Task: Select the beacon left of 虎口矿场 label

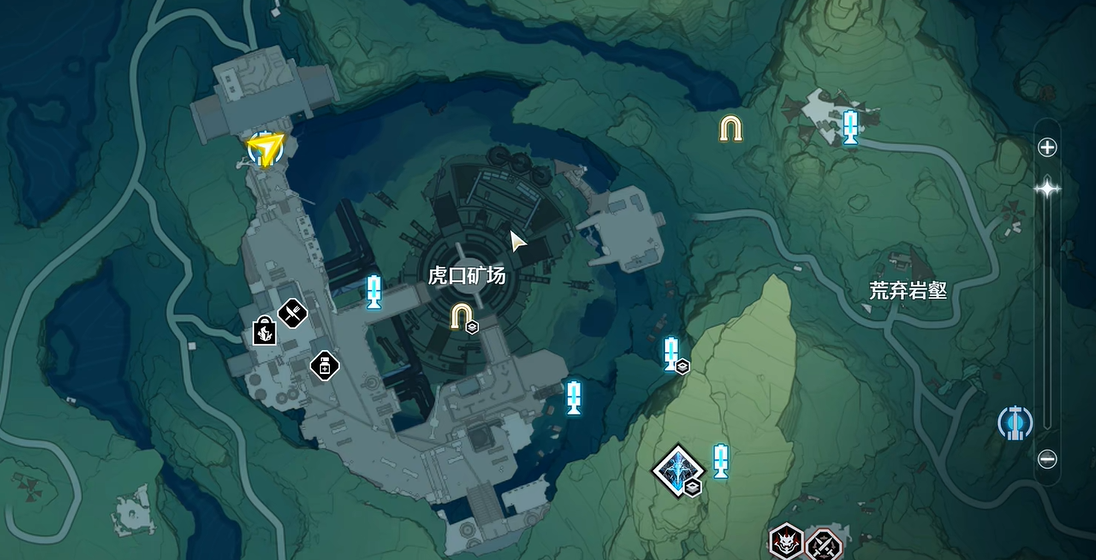Action: click(374, 291)
